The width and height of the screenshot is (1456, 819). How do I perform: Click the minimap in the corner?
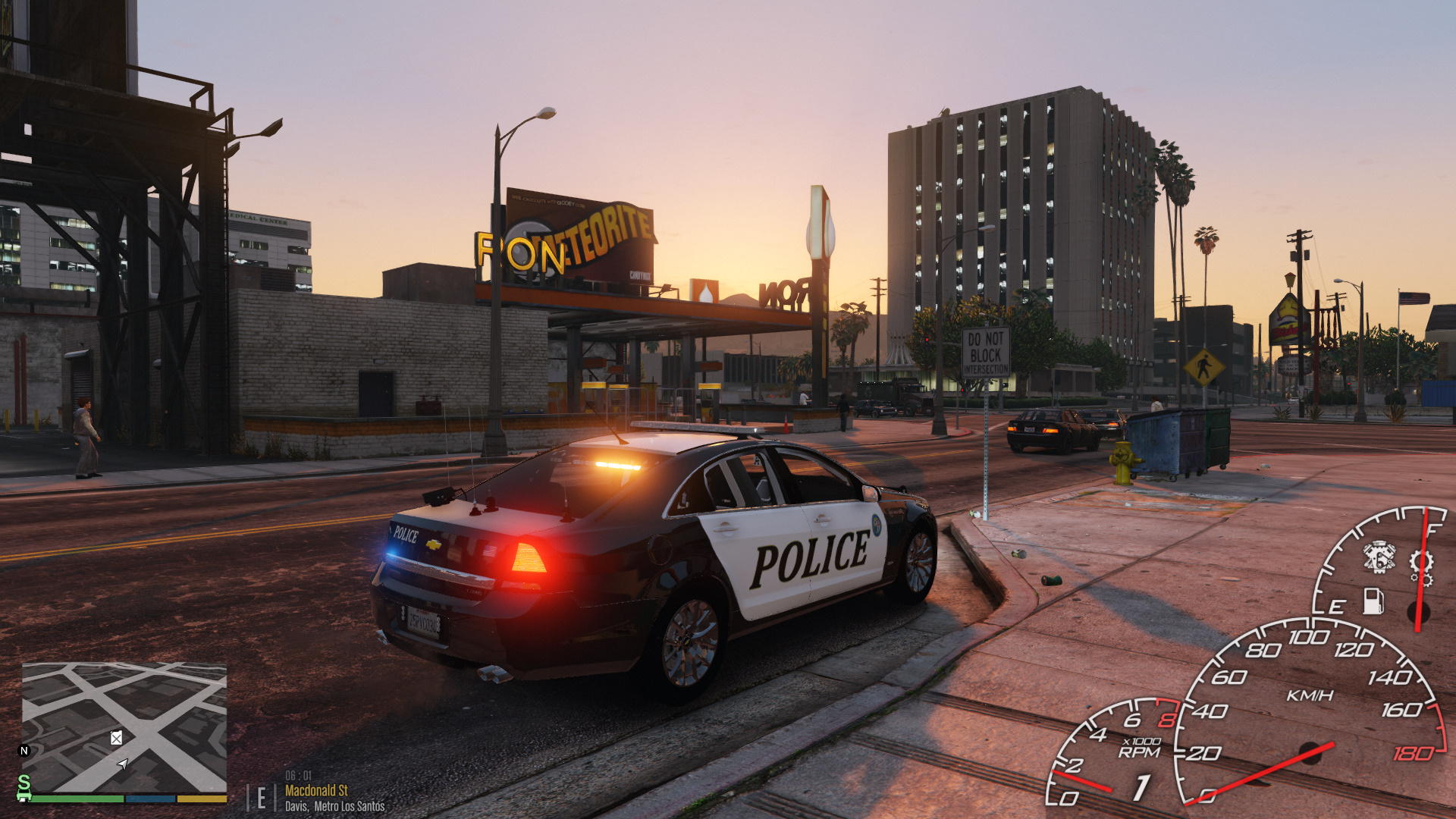(x=124, y=728)
